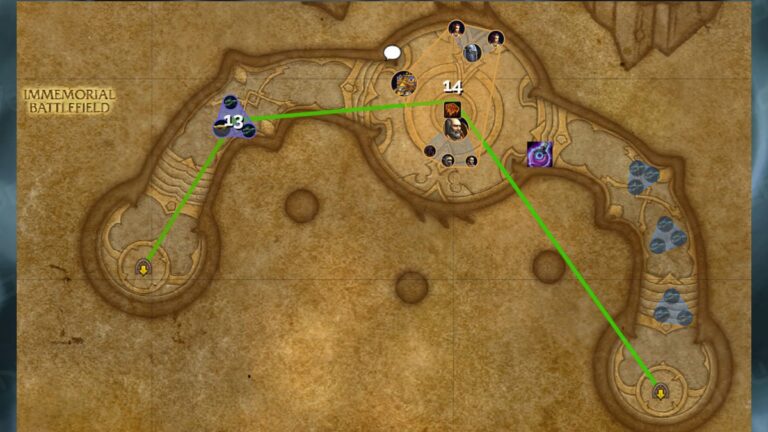Click the yellow arrow door marker on the left
This screenshot has height=432, width=768.
pos(143,267)
